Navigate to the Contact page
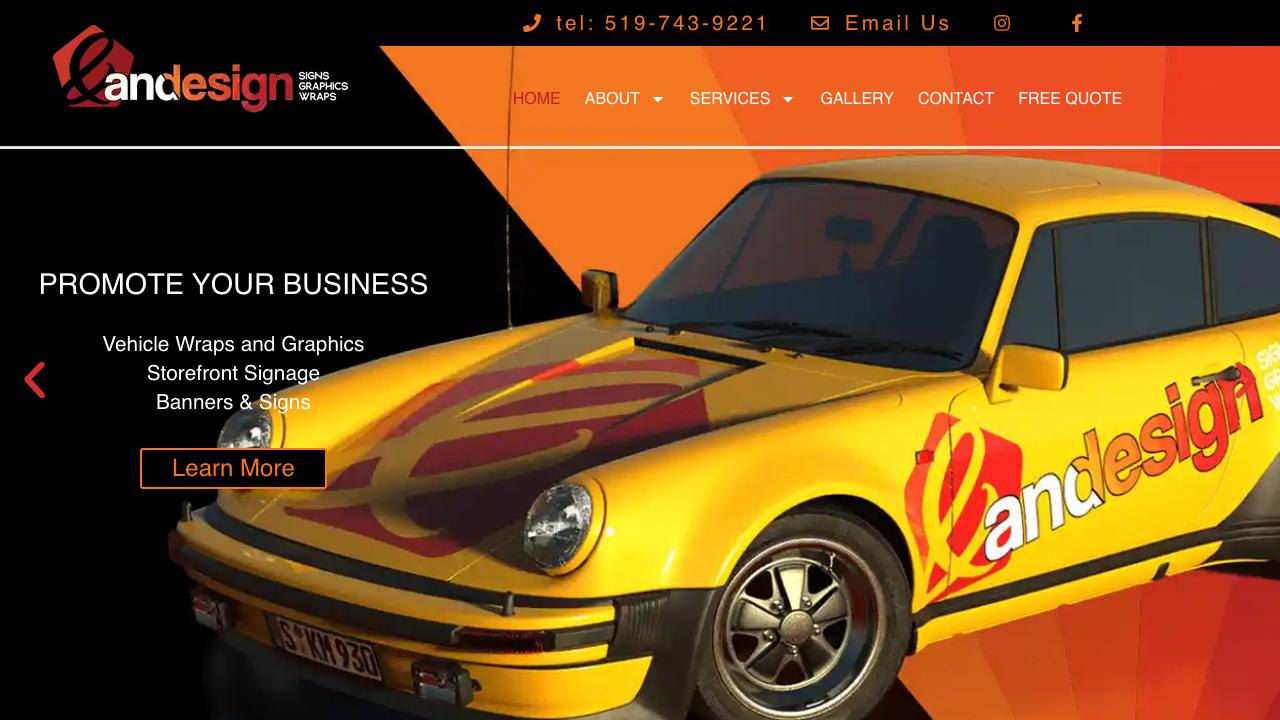Screen dimensions: 1280x720 [956, 98]
